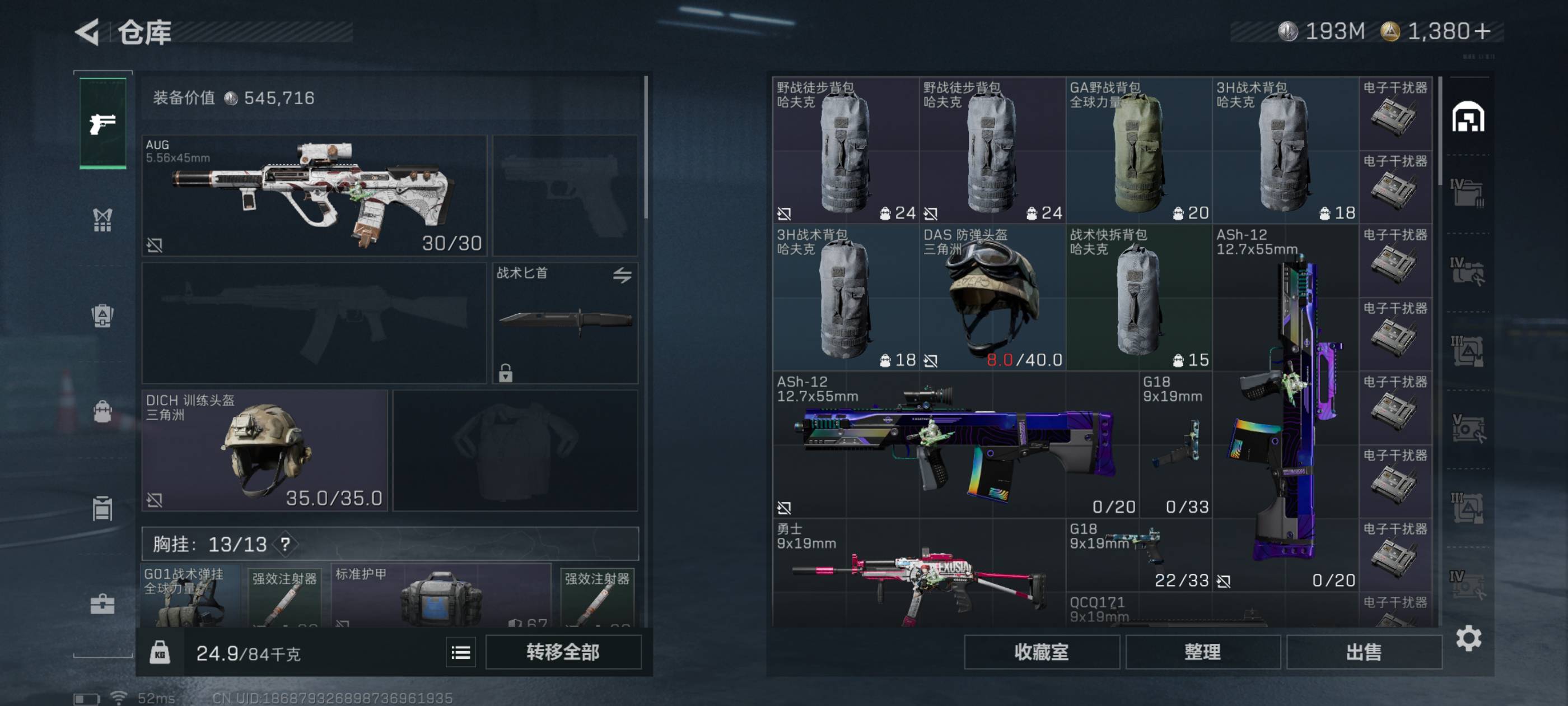Image resolution: width=1568 pixels, height=706 pixels.
Task: Click the swap arrows on the knife slot
Action: (x=622, y=275)
